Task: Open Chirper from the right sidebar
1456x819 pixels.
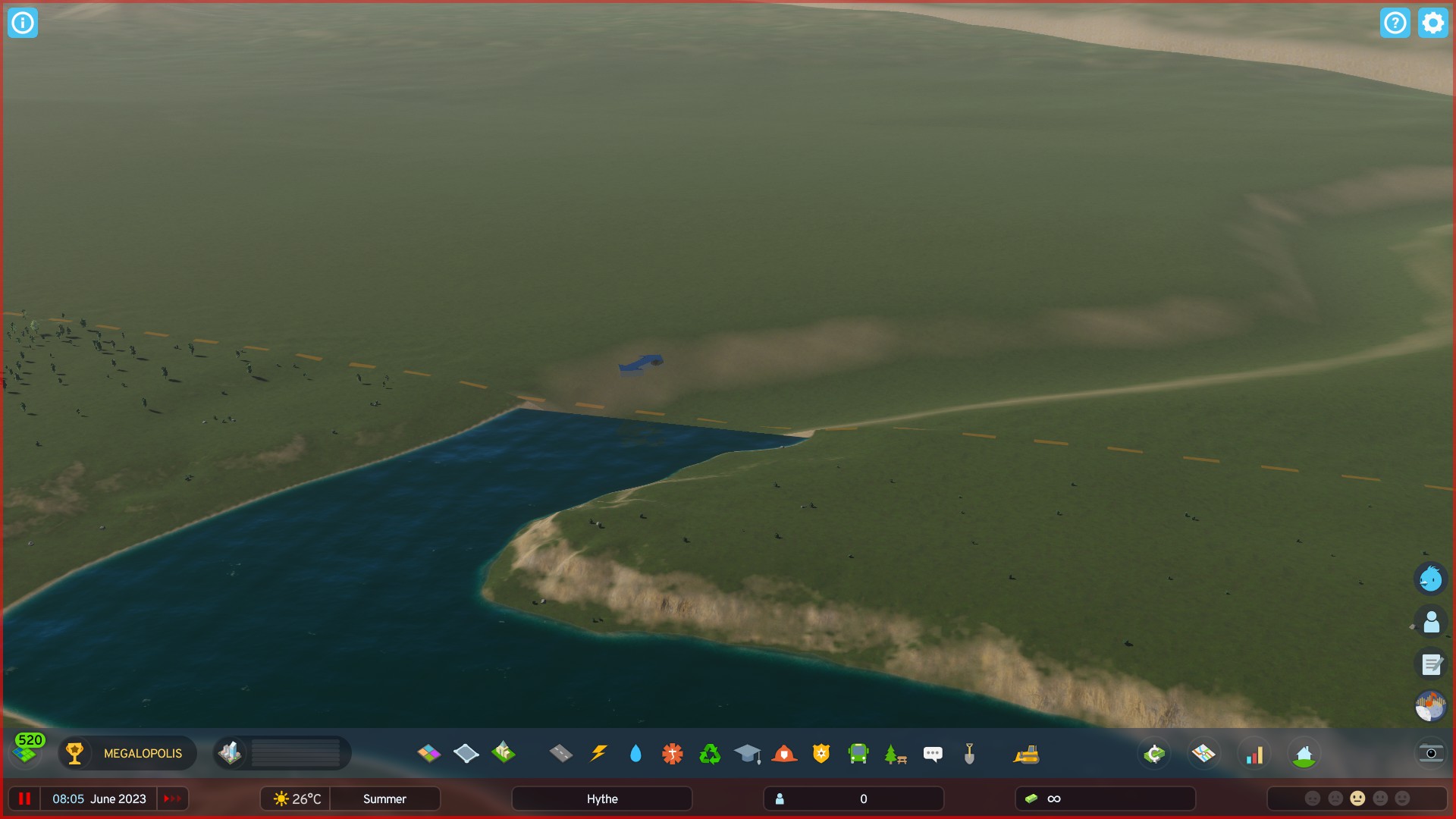Action: click(1430, 579)
